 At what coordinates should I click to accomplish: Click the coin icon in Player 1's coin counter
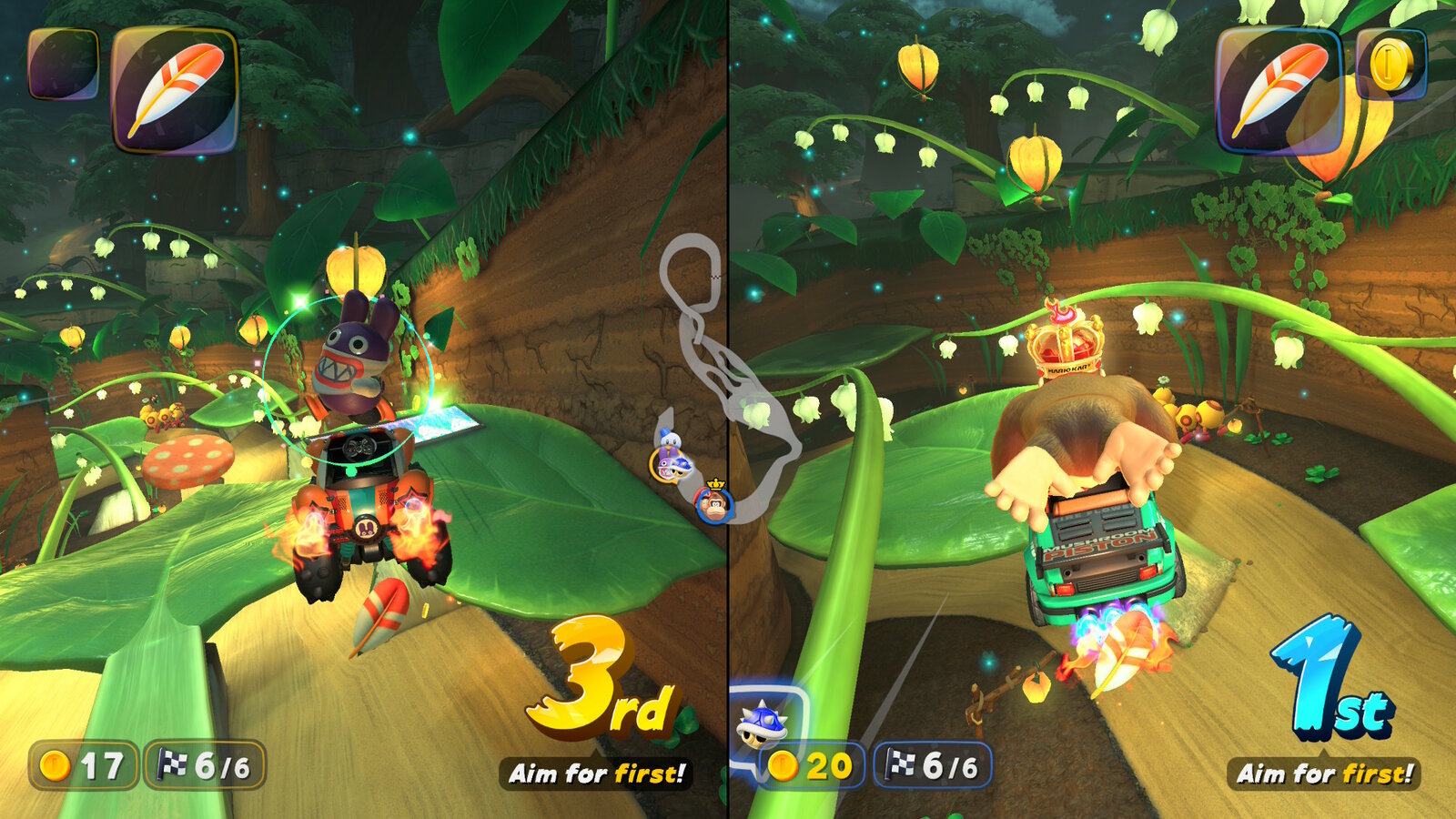(x=53, y=767)
